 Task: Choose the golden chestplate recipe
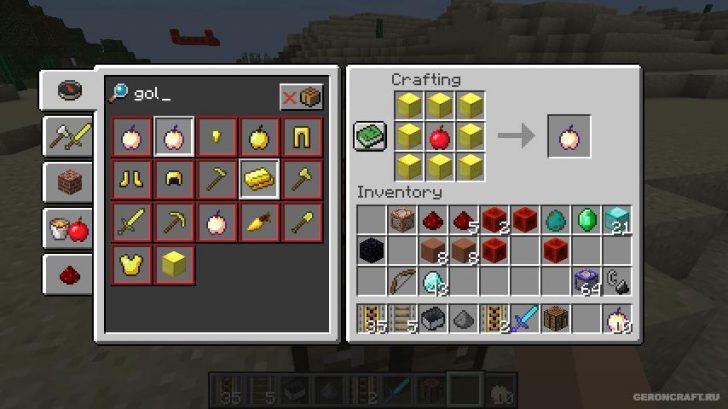tap(130, 265)
